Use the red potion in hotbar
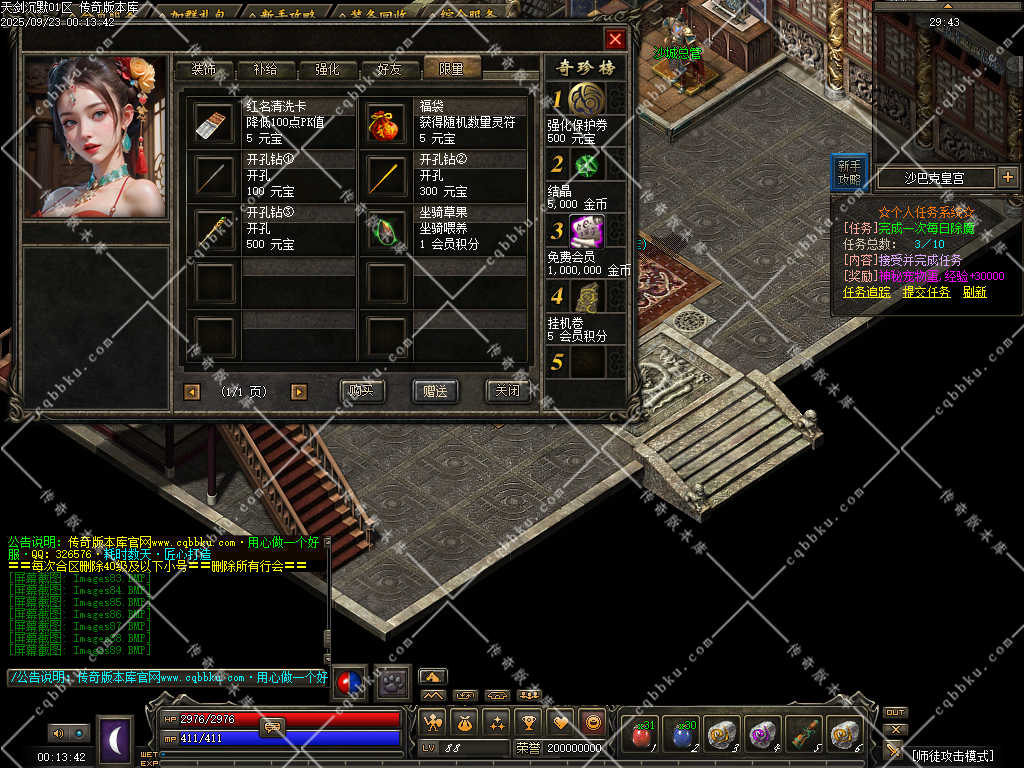The image size is (1024, 768). (x=641, y=736)
